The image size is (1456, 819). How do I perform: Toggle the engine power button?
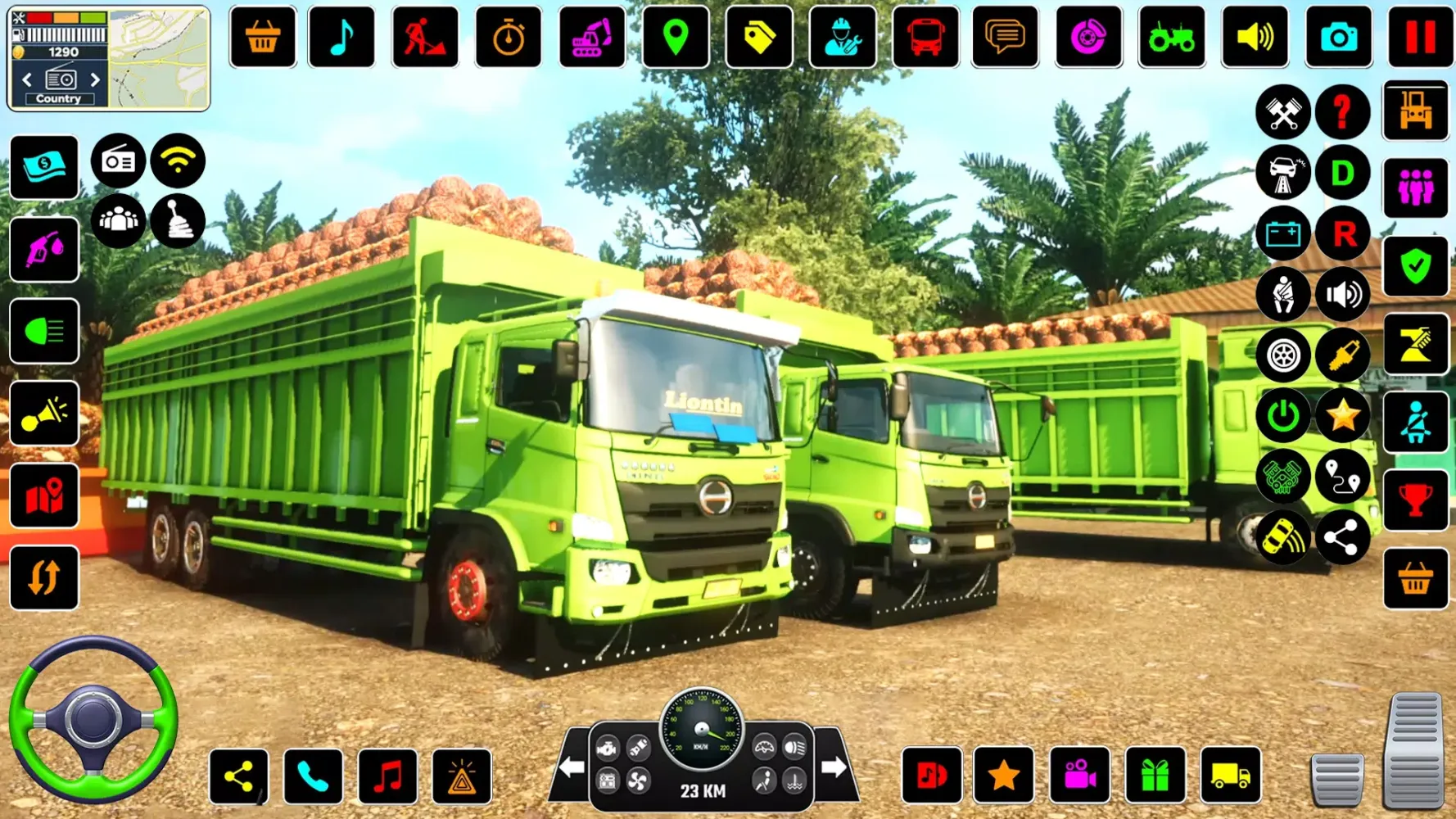[1282, 416]
